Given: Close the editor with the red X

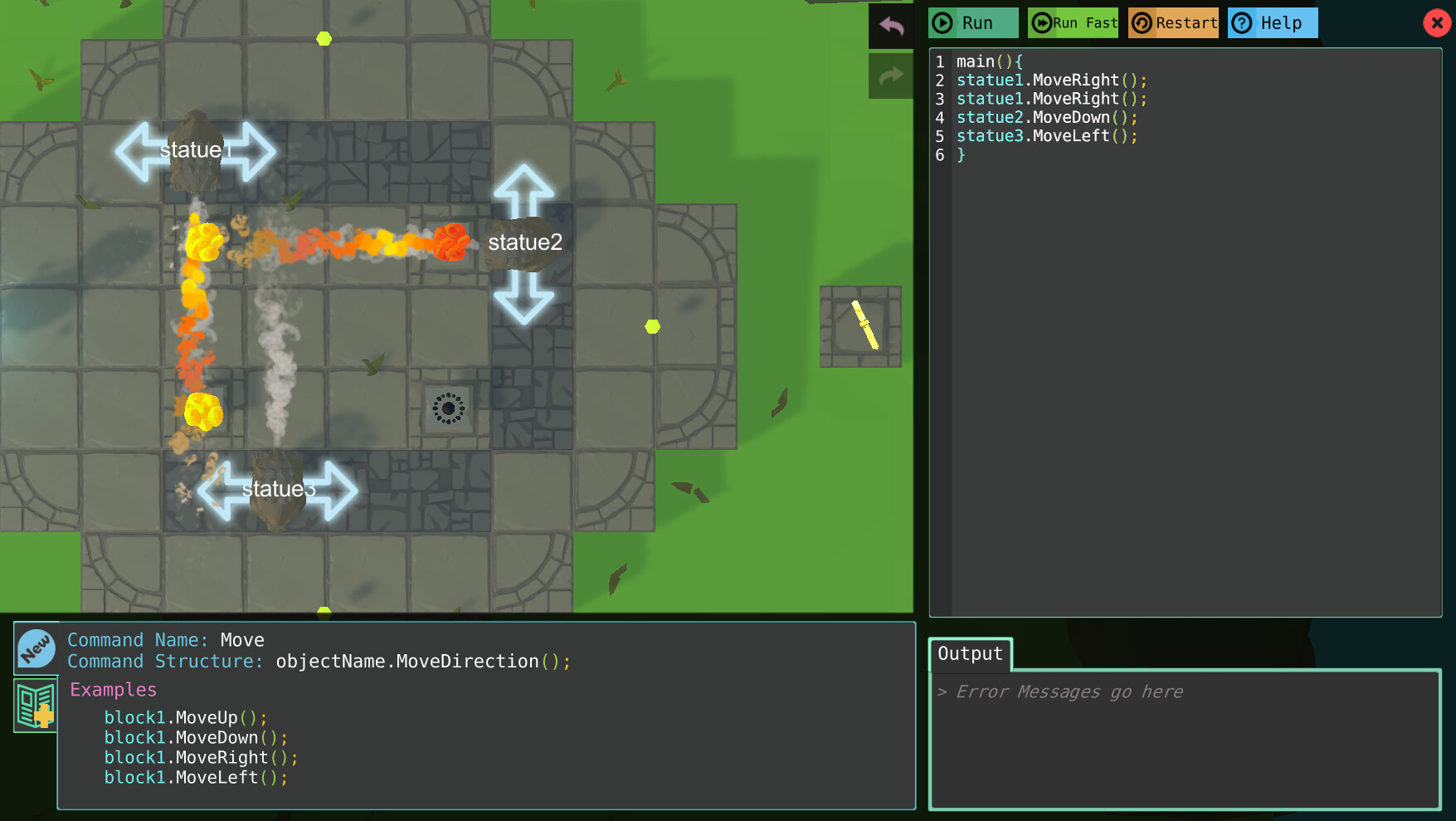Looking at the screenshot, I should click(x=1437, y=22).
